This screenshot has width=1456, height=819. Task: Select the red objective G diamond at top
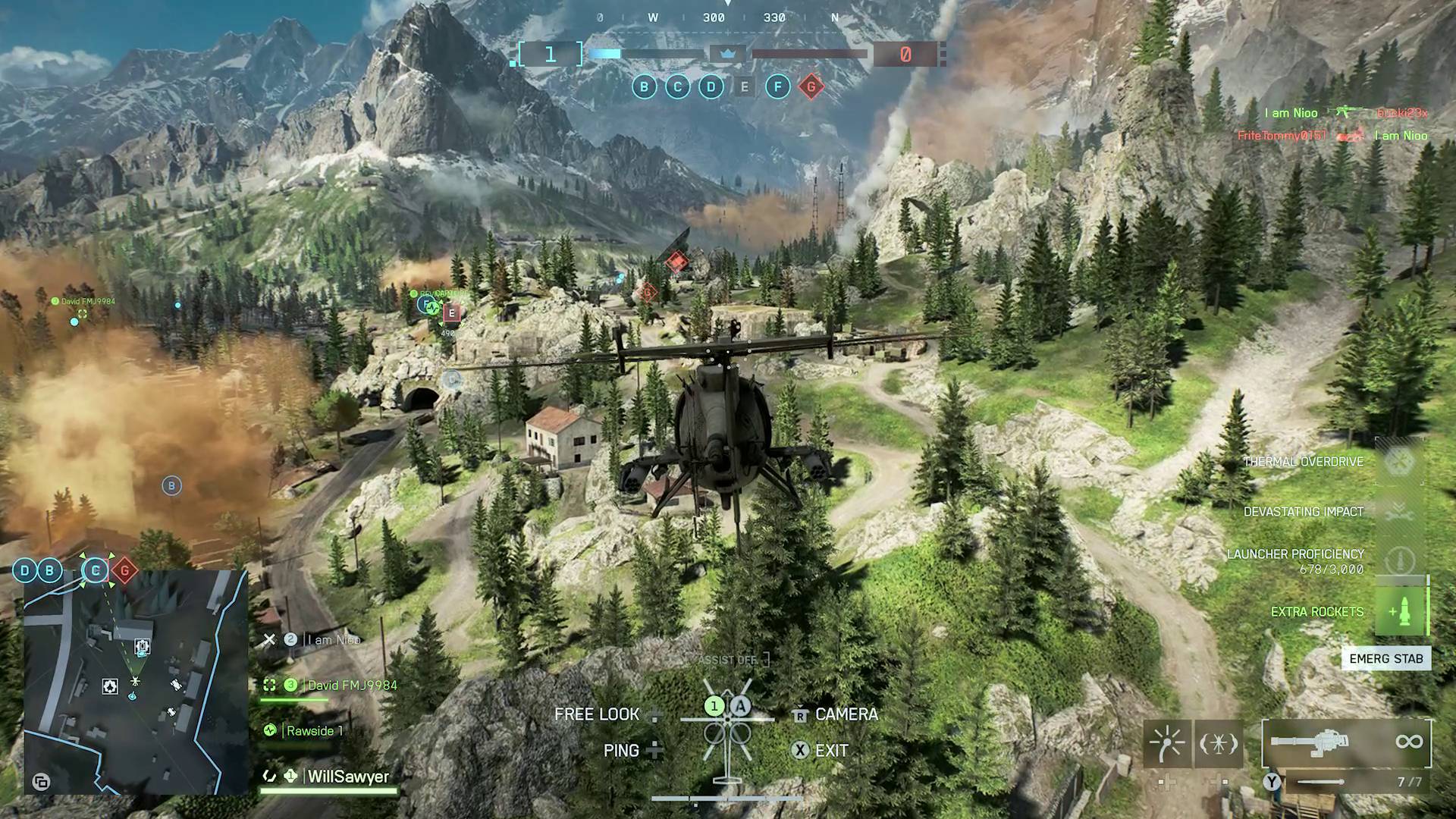(811, 87)
